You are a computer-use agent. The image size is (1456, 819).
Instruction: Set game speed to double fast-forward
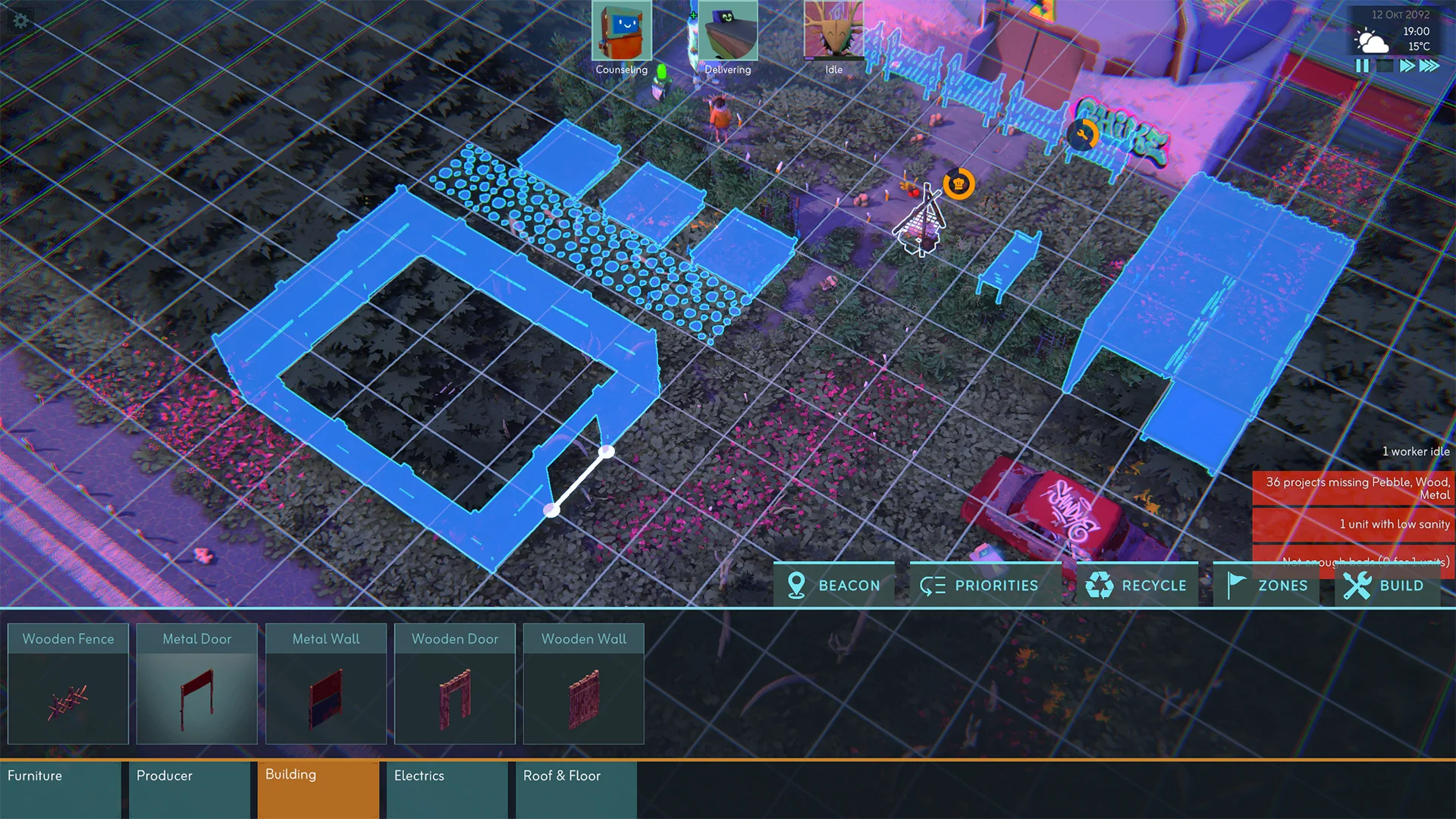pos(1407,66)
